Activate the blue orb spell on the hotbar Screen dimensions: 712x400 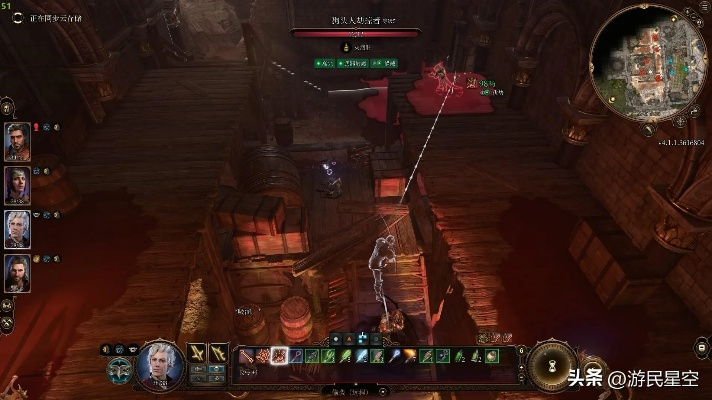tap(395, 355)
